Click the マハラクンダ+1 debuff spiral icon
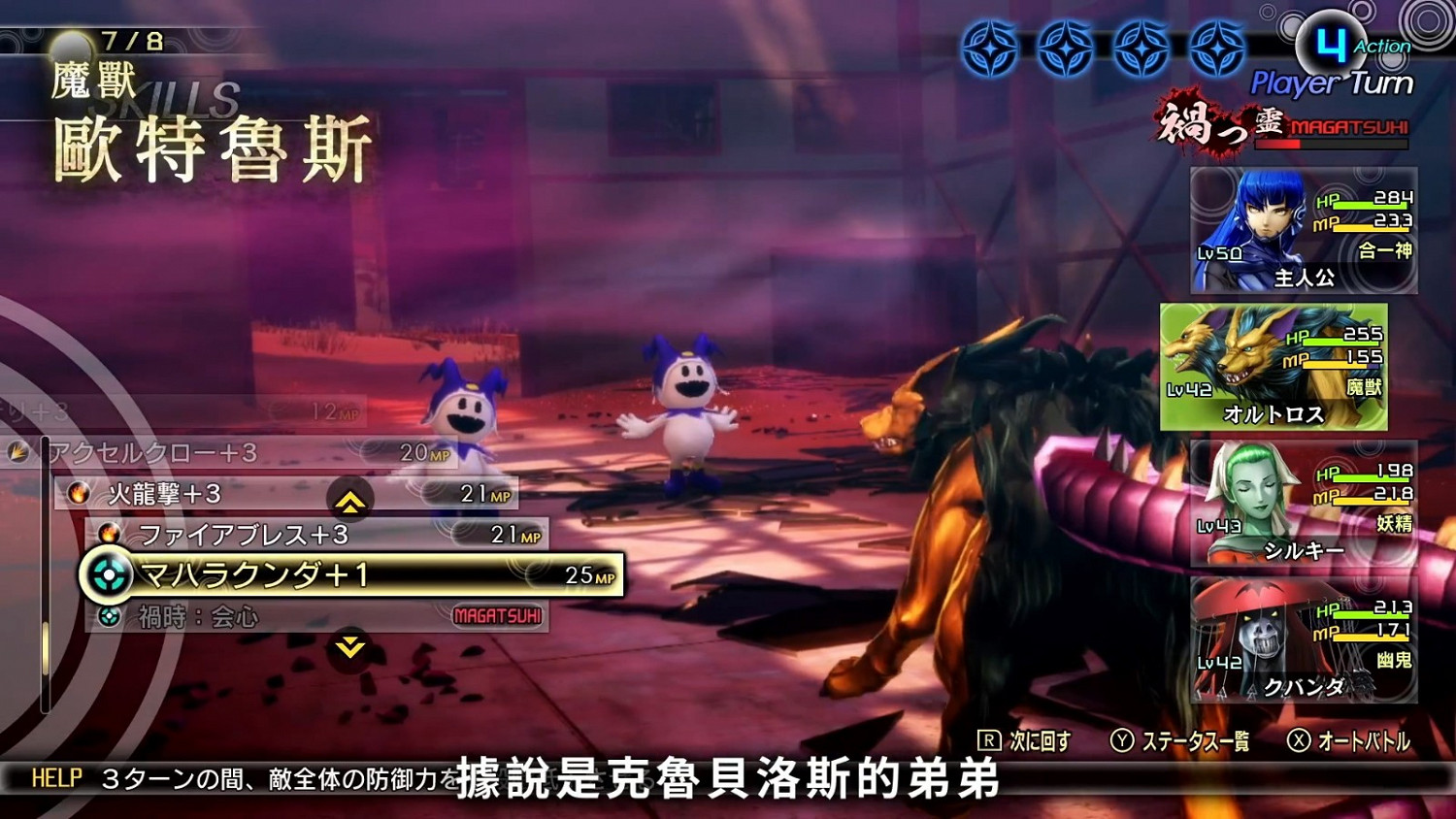Viewport: 1456px width, 819px height. click(x=108, y=573)
